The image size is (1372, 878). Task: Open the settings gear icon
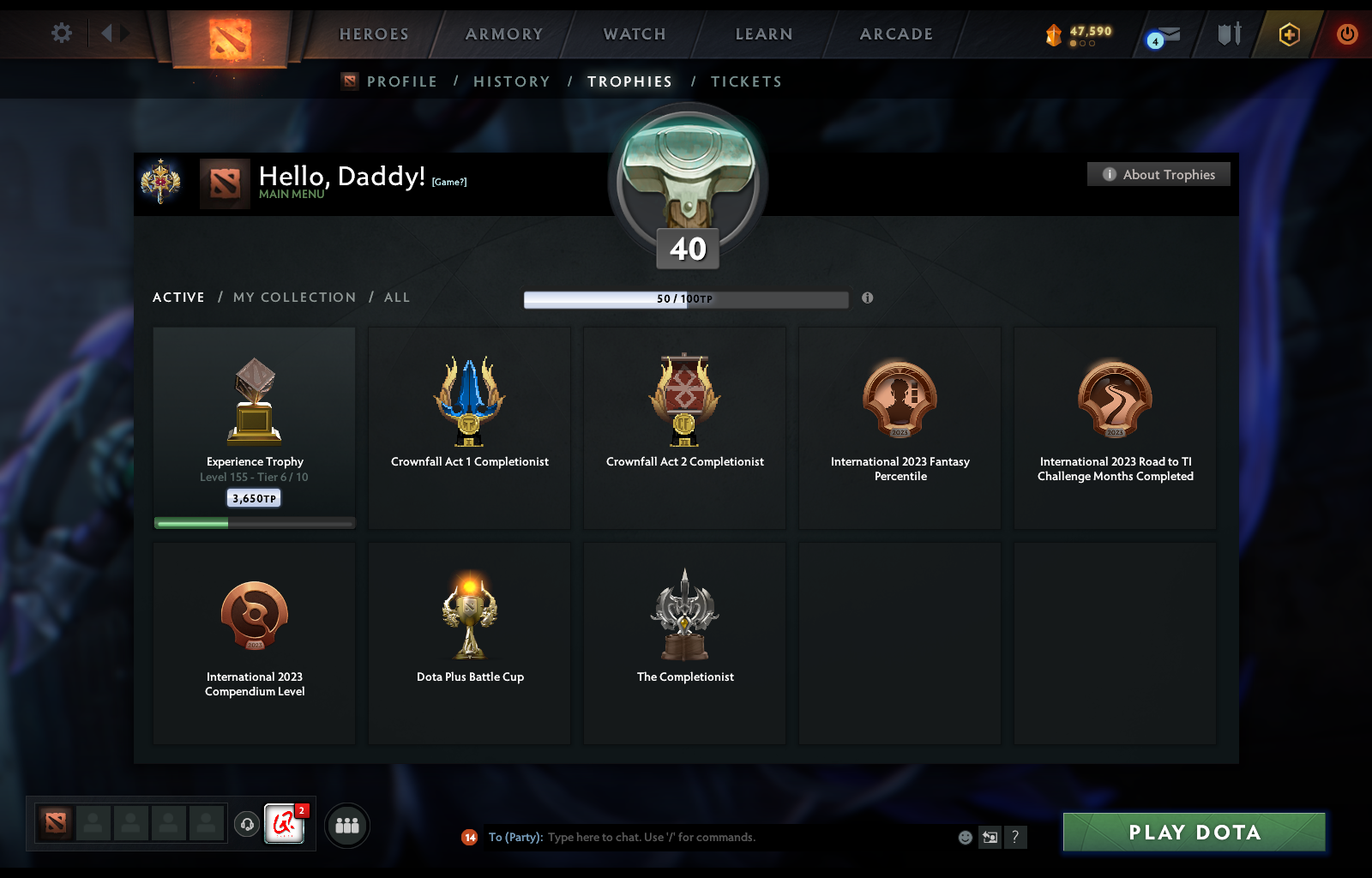(60, 33)
